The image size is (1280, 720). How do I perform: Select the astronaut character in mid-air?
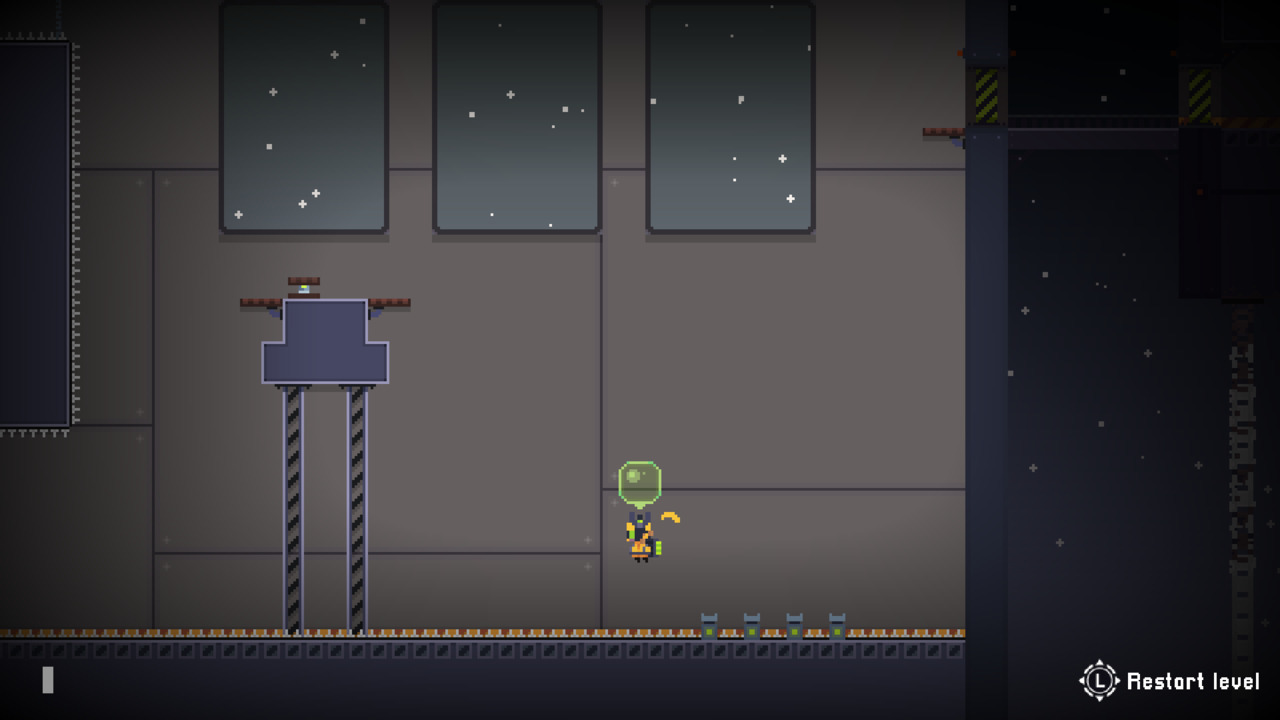pos(640,540)
